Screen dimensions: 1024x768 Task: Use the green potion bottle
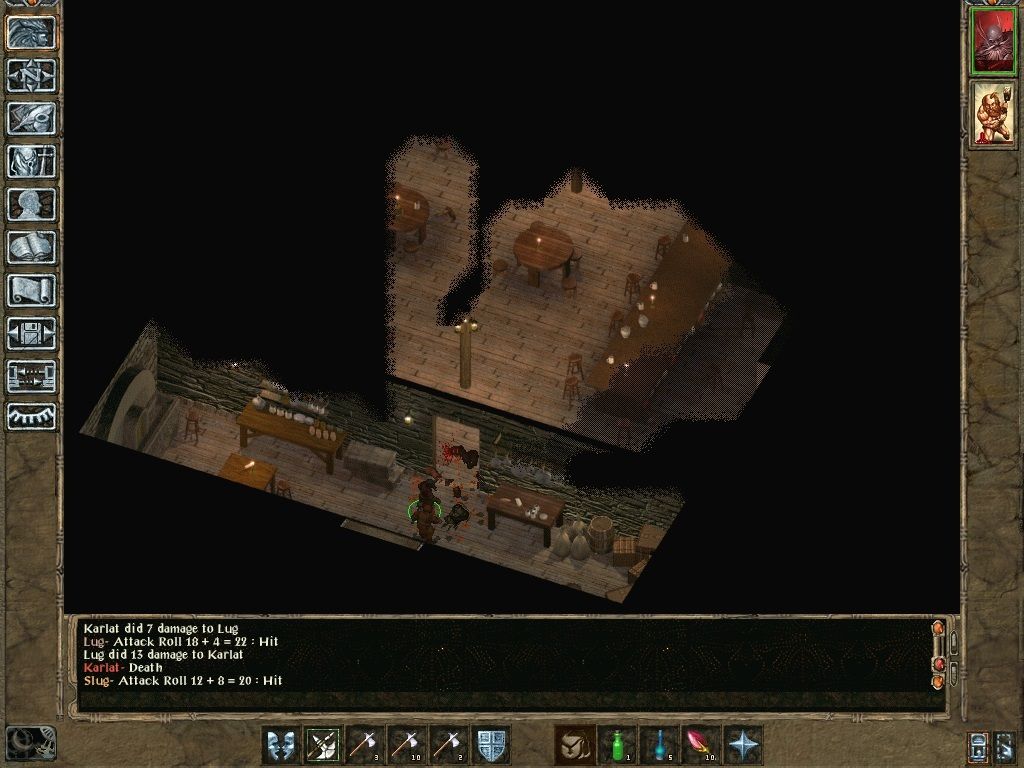pyautogui.click(x=617, y=745)
